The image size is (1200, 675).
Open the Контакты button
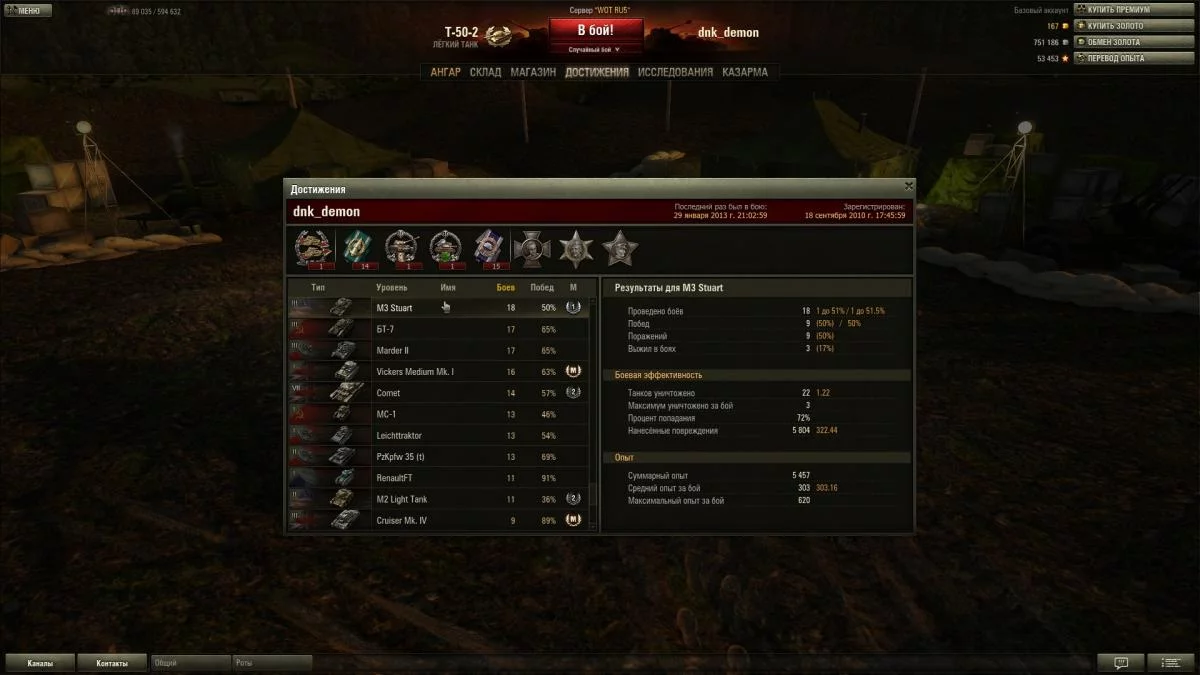point(112,663)
